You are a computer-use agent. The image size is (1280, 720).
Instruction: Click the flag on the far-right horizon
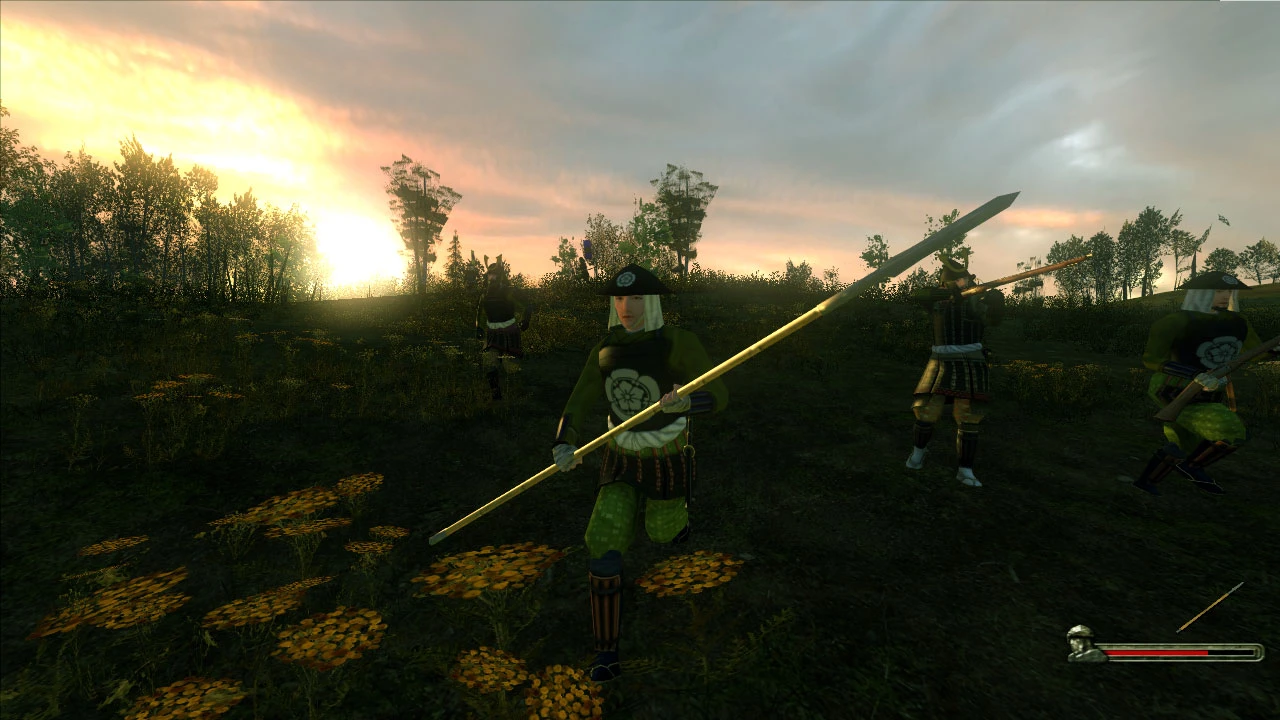(1224, 218)
